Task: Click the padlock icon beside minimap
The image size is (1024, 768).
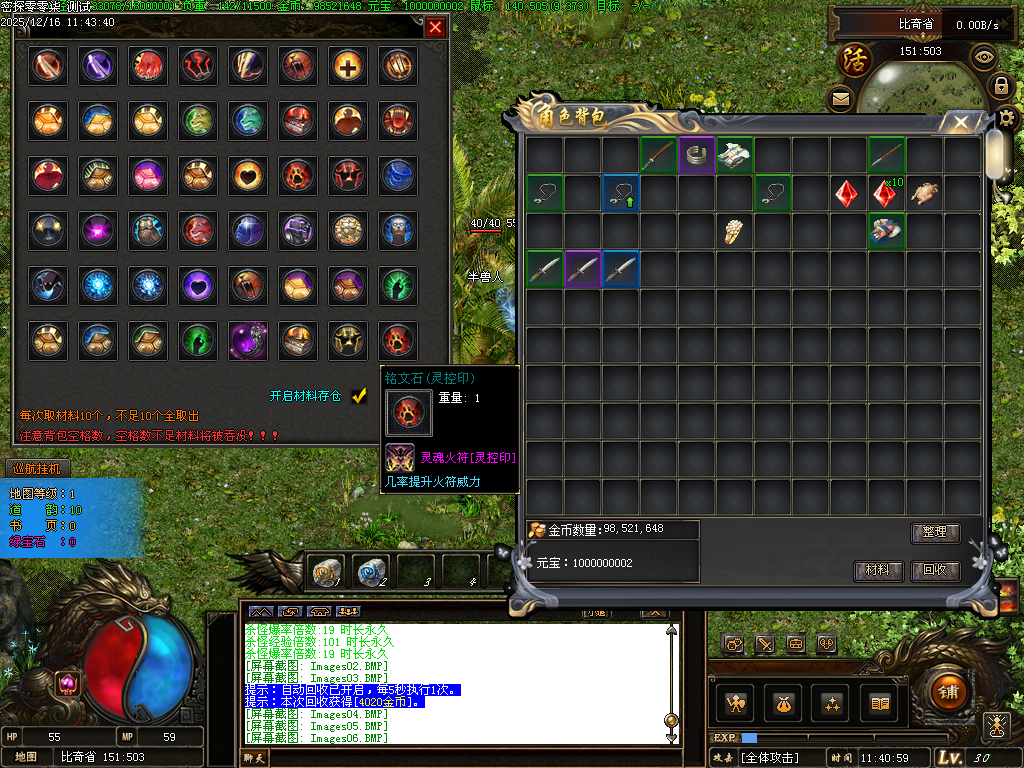Action: coord(1000,86)
